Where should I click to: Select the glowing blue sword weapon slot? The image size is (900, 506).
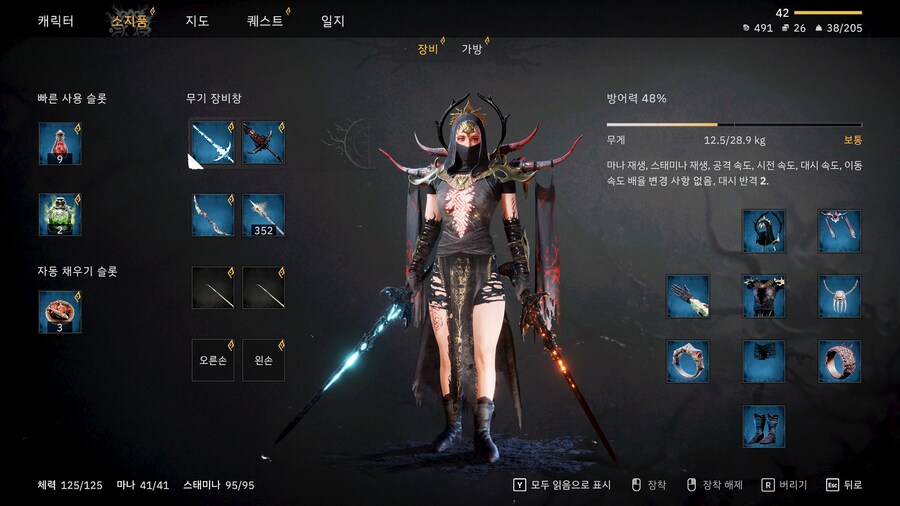213,142
